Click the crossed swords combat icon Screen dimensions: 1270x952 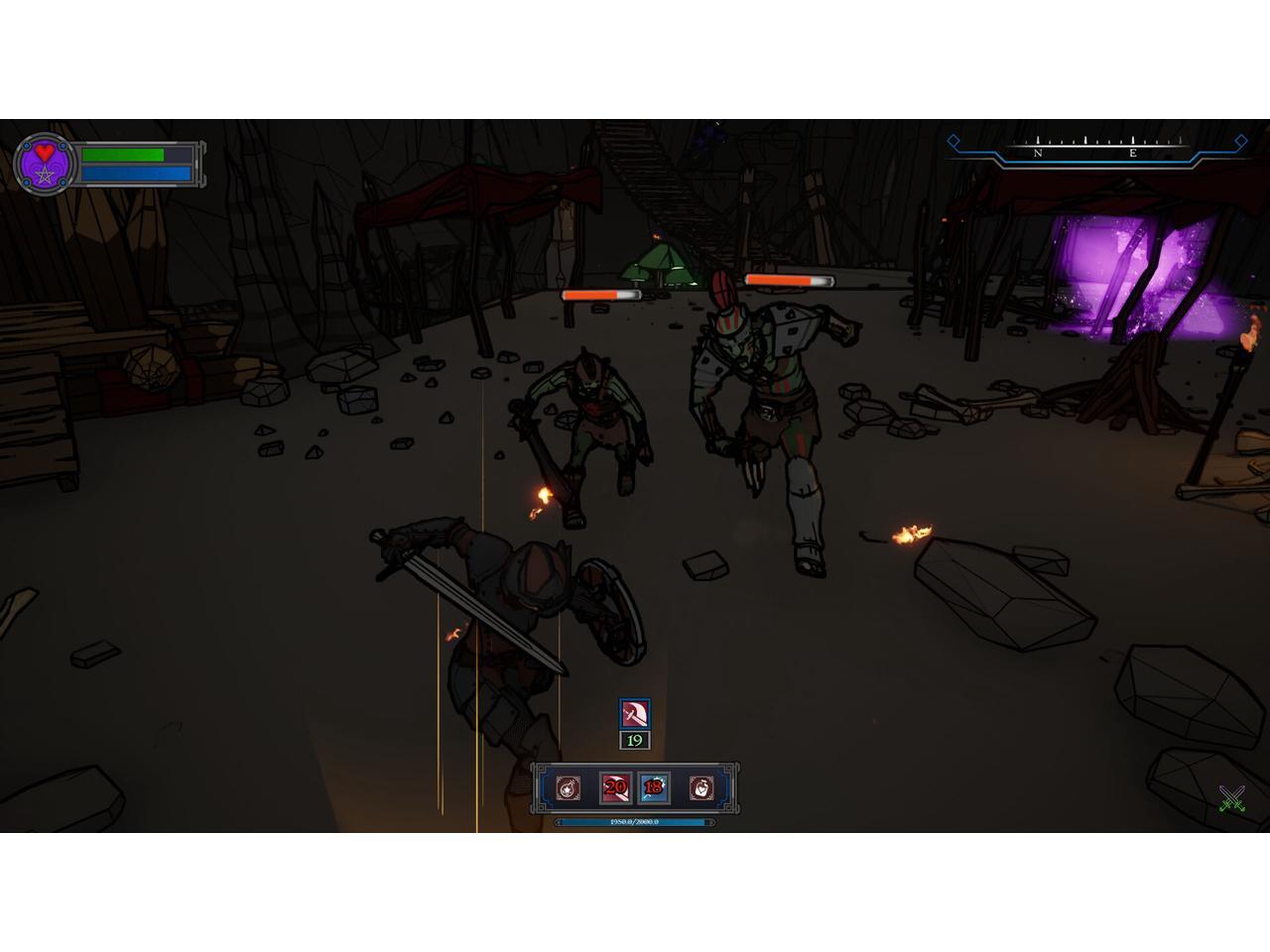1232,798
